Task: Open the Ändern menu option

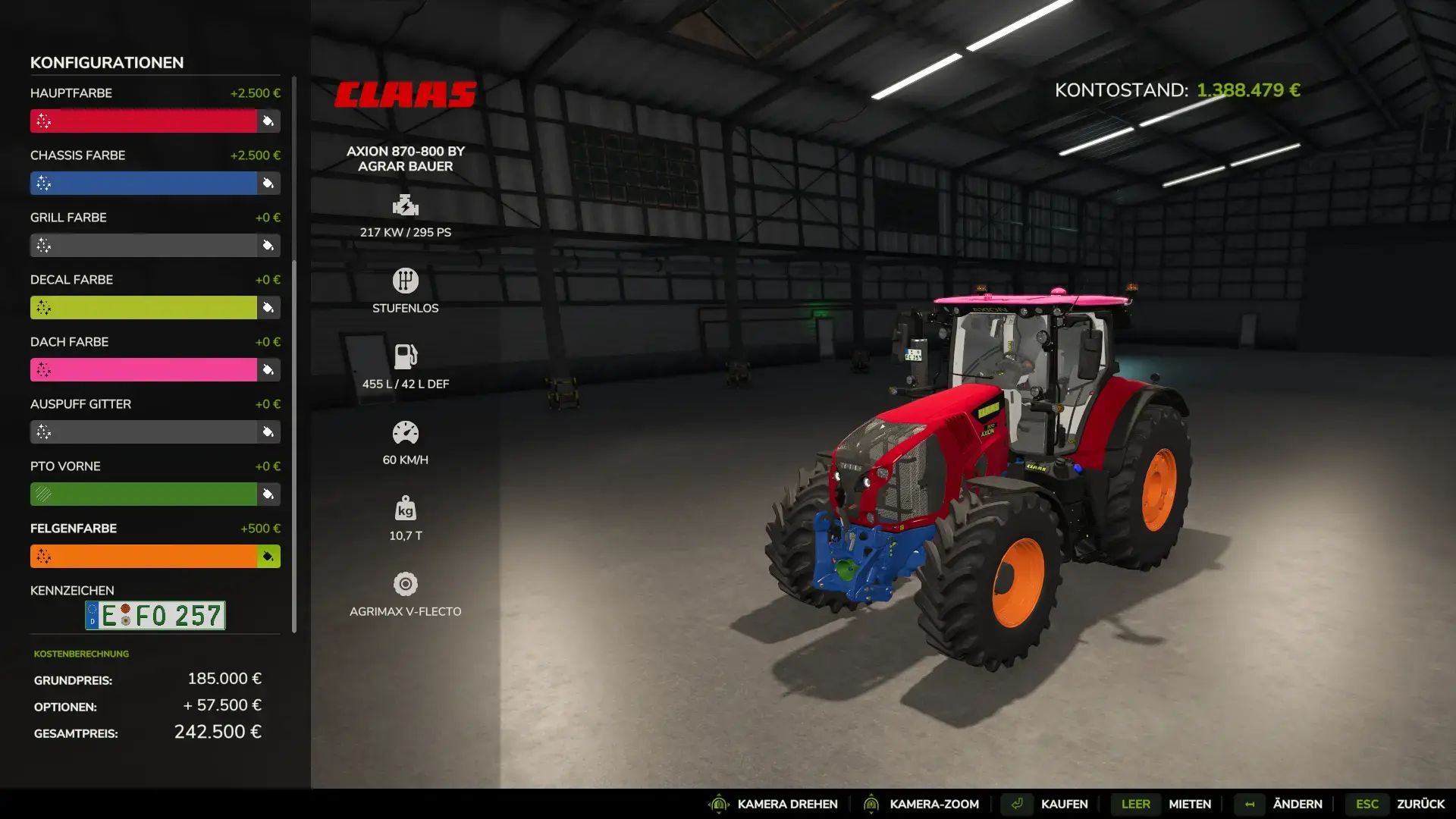Action: 1298,804
